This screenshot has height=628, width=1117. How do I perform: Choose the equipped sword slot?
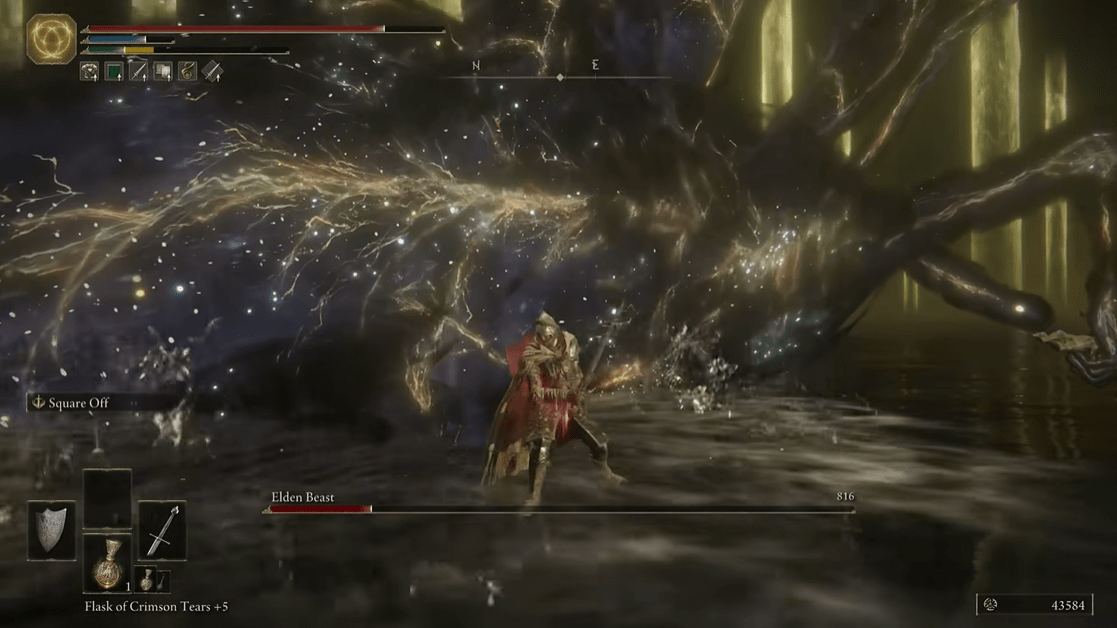162,531
